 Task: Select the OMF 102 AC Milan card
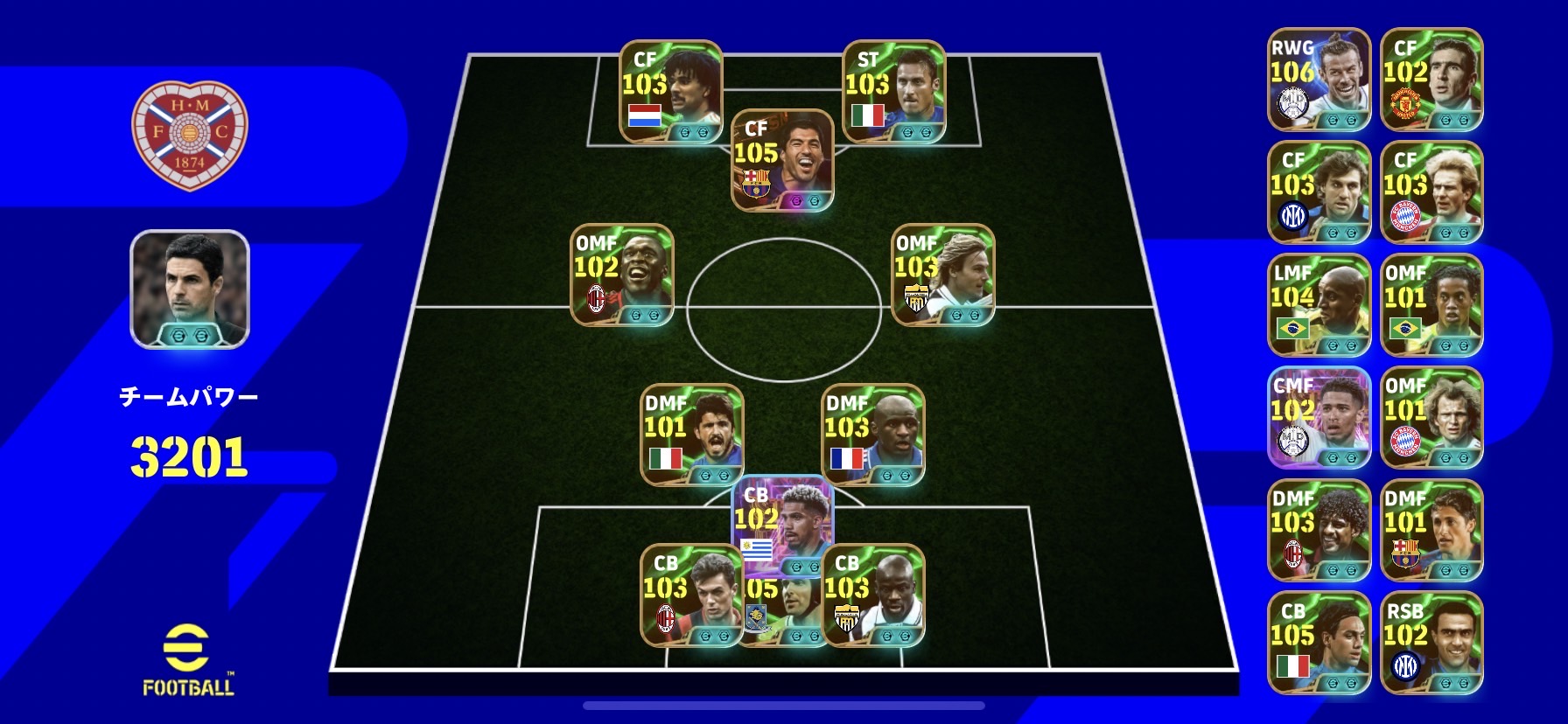coord(621,275)
